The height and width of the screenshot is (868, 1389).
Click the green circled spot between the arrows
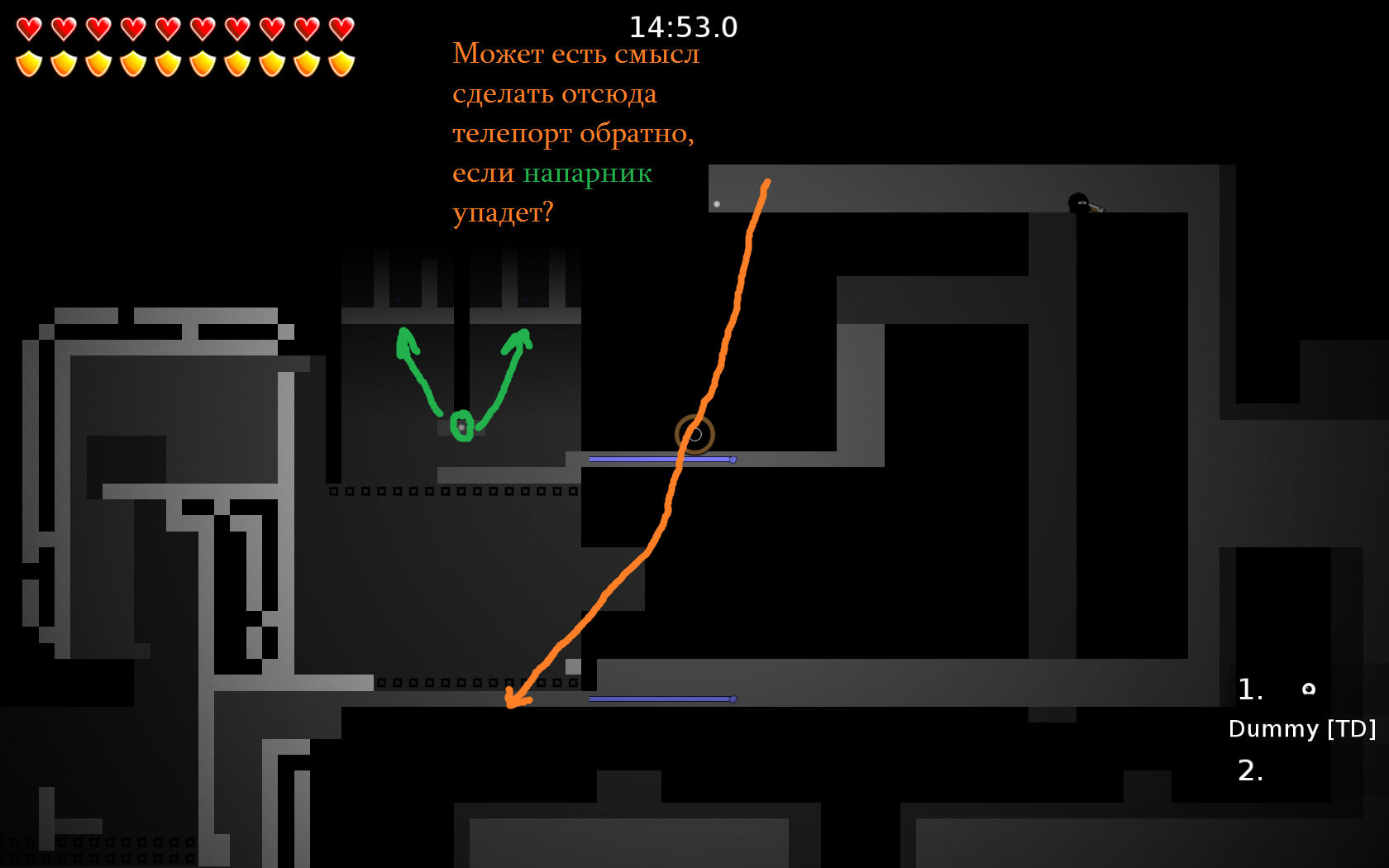[463, 426]
